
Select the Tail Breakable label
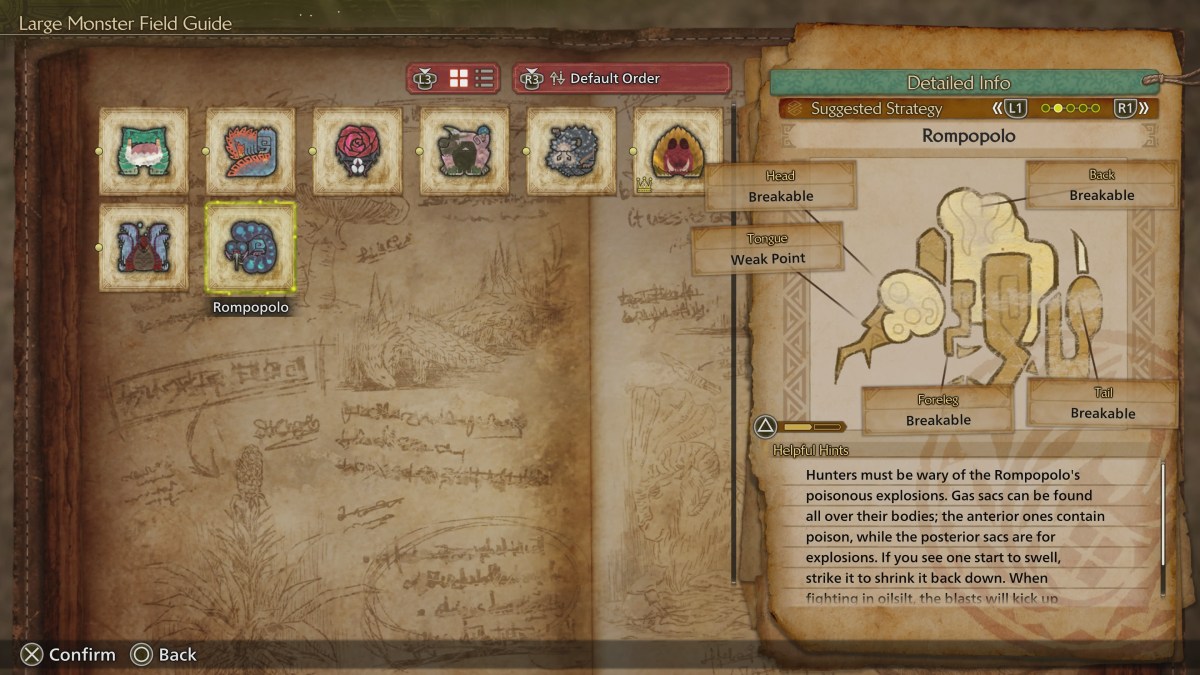(1103, 404)
